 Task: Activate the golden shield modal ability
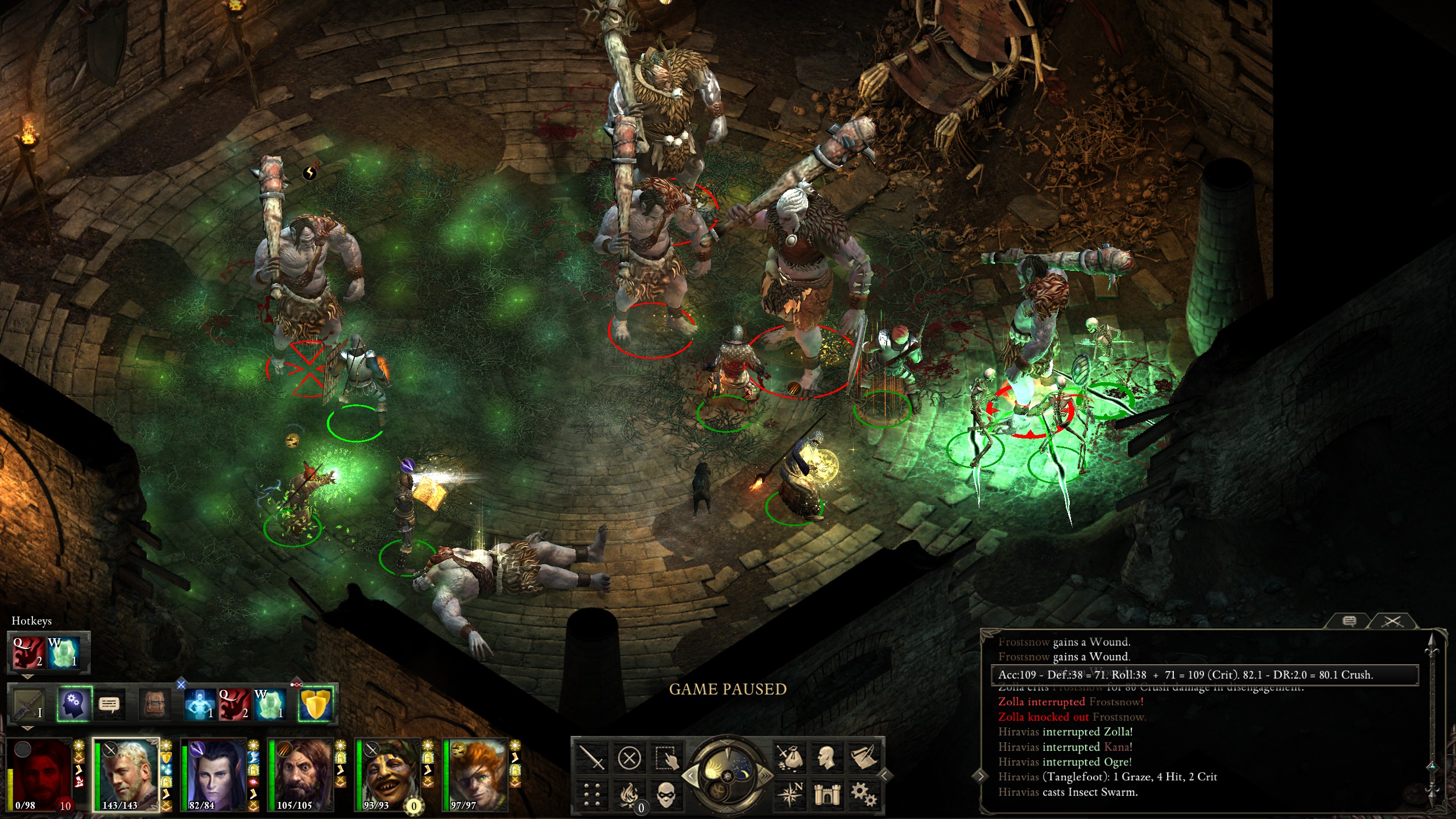pos(316,704)
